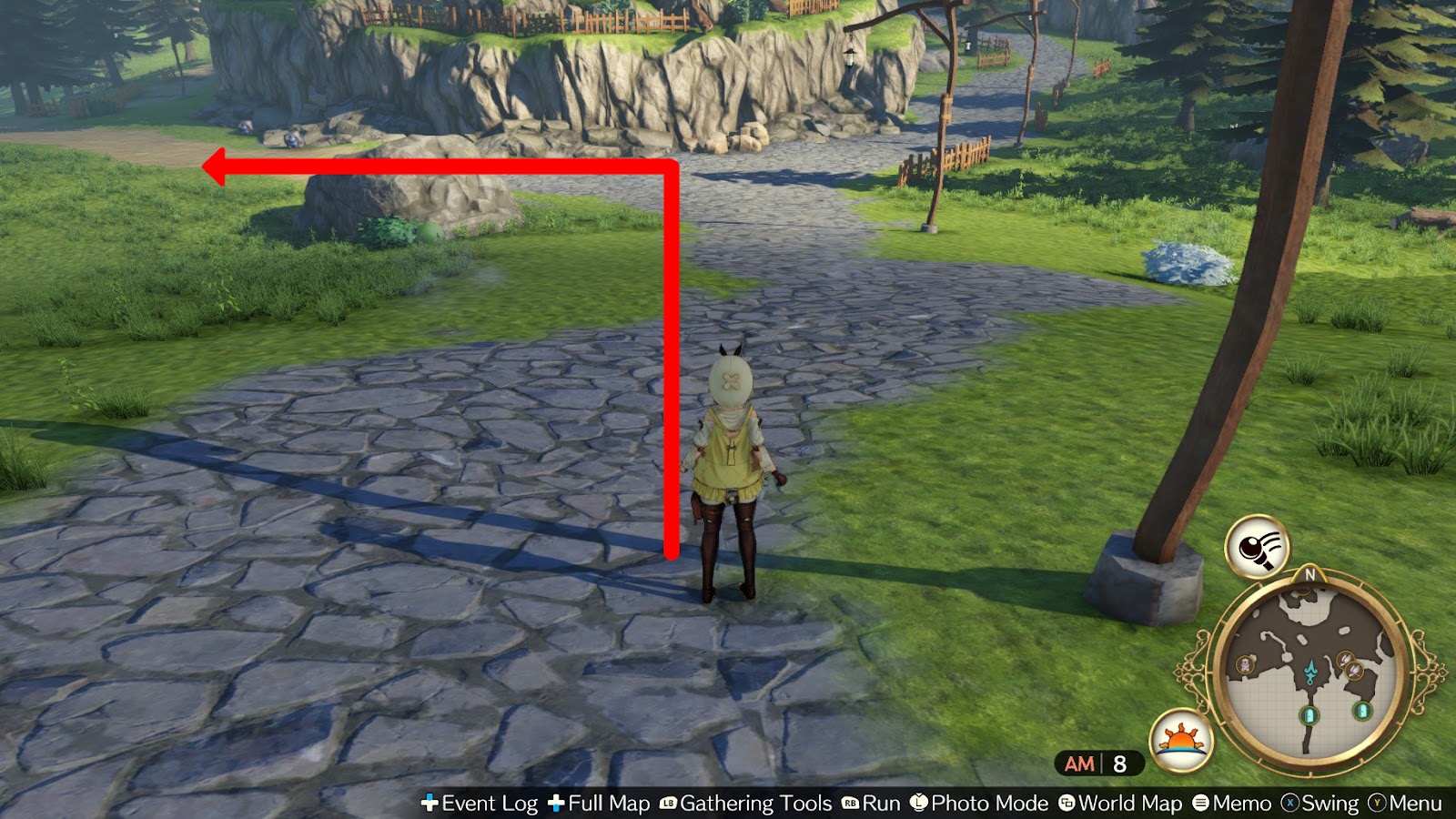The height and width of the screenshot is (819, 1456).
Task: Click the gathering point marker on the minimap's left
Action: pyautogui.click(x=1245, y=664)
